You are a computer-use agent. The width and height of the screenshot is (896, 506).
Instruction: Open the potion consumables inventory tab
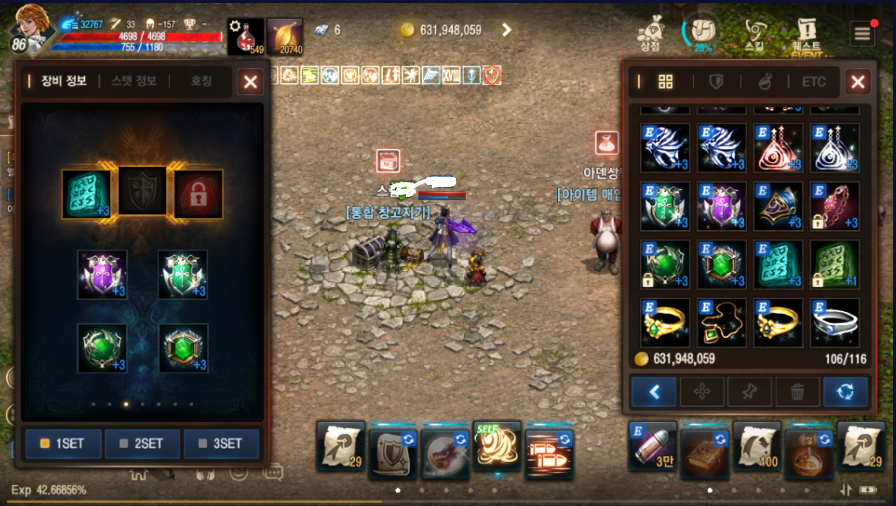point(764,82)
